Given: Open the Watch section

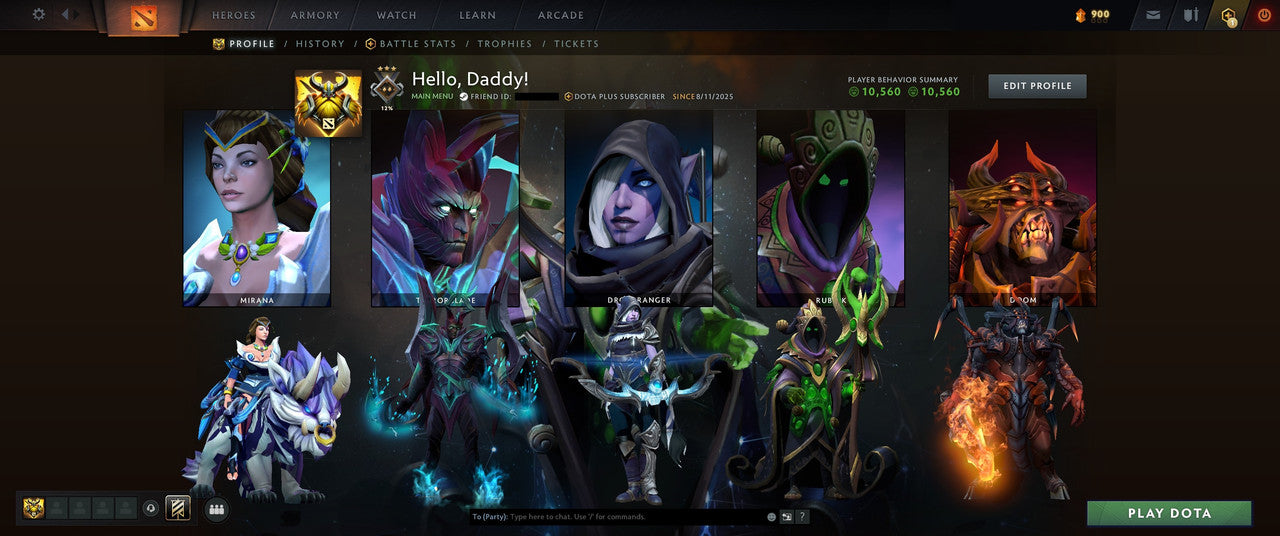Looking at the screenshot, I should (x=396, y=16).
